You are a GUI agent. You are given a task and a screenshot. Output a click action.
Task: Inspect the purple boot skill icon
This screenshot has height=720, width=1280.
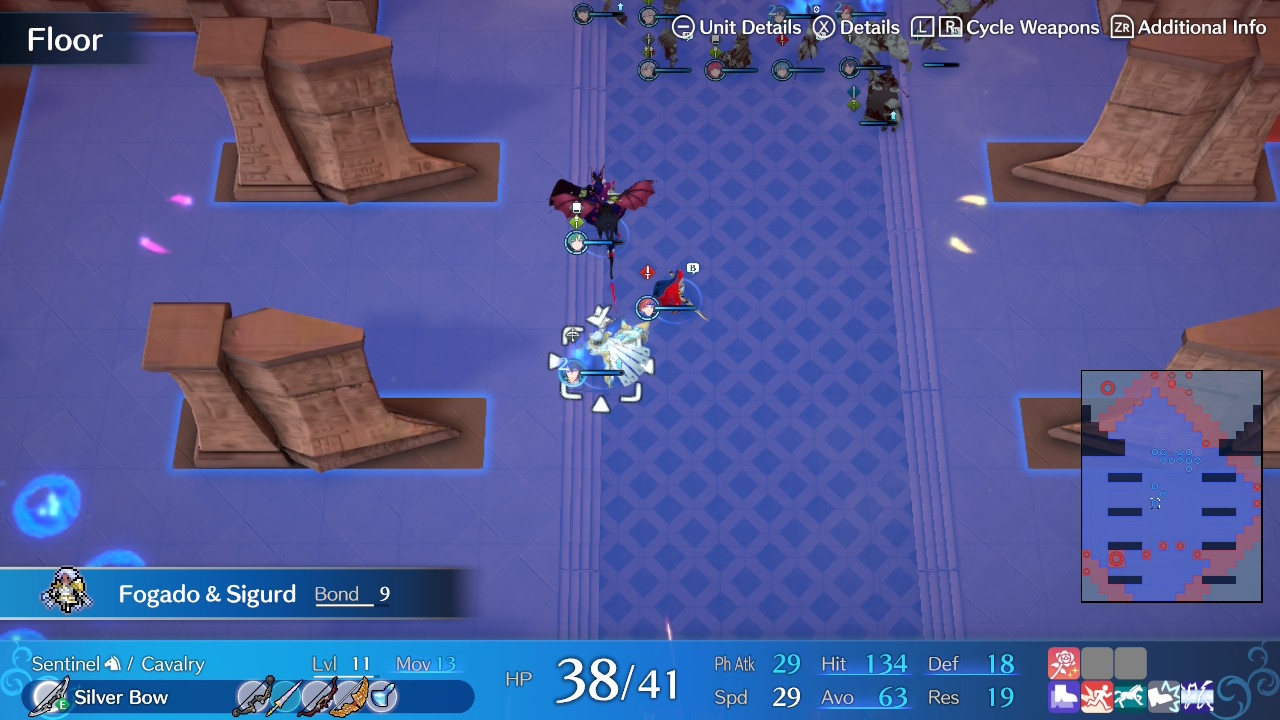pos(1064,696)
